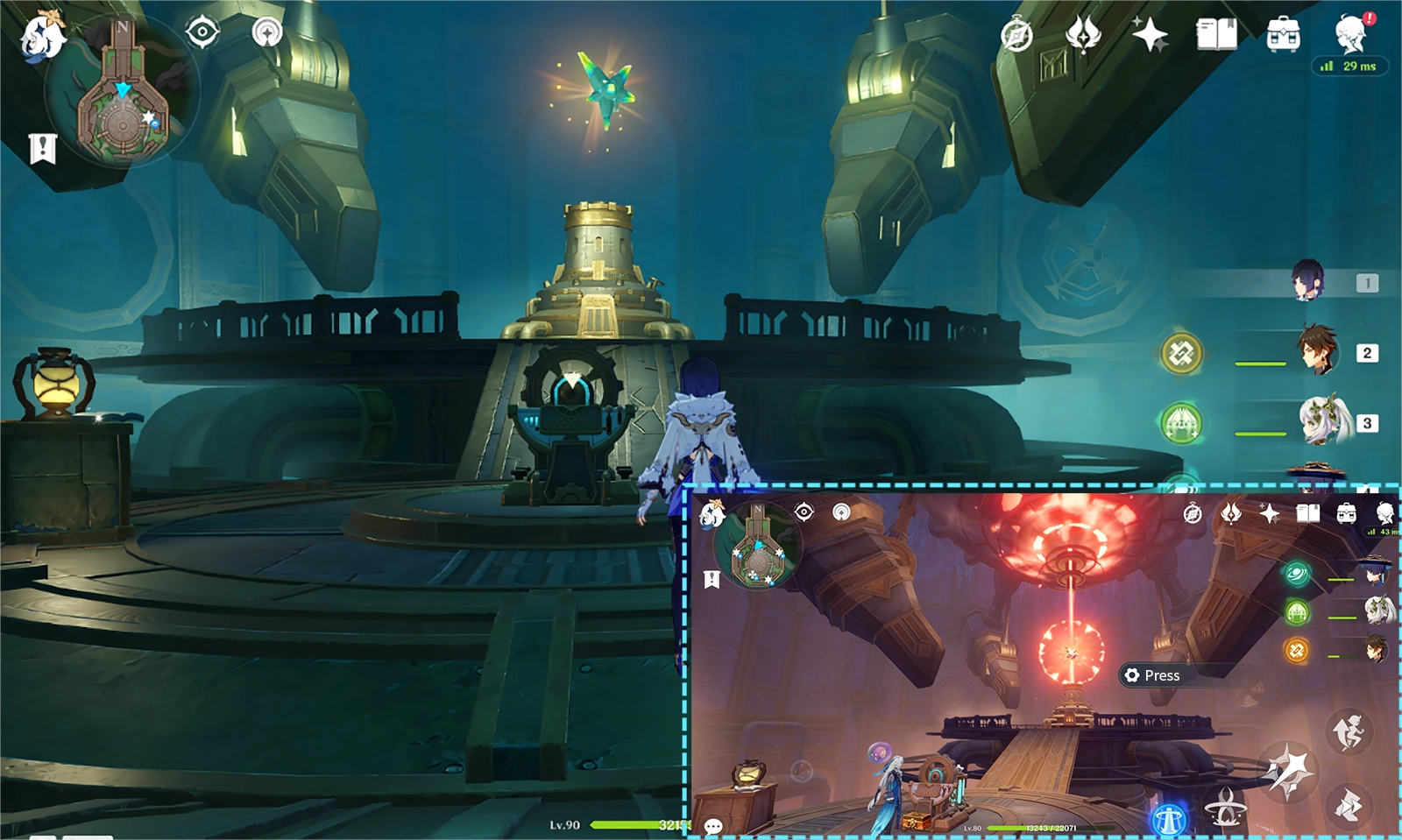Image resolution: width=1402 pixels, height=840 pixels.
Task: Open chat via speech bubble icon in inset
Action: point(712,825)
